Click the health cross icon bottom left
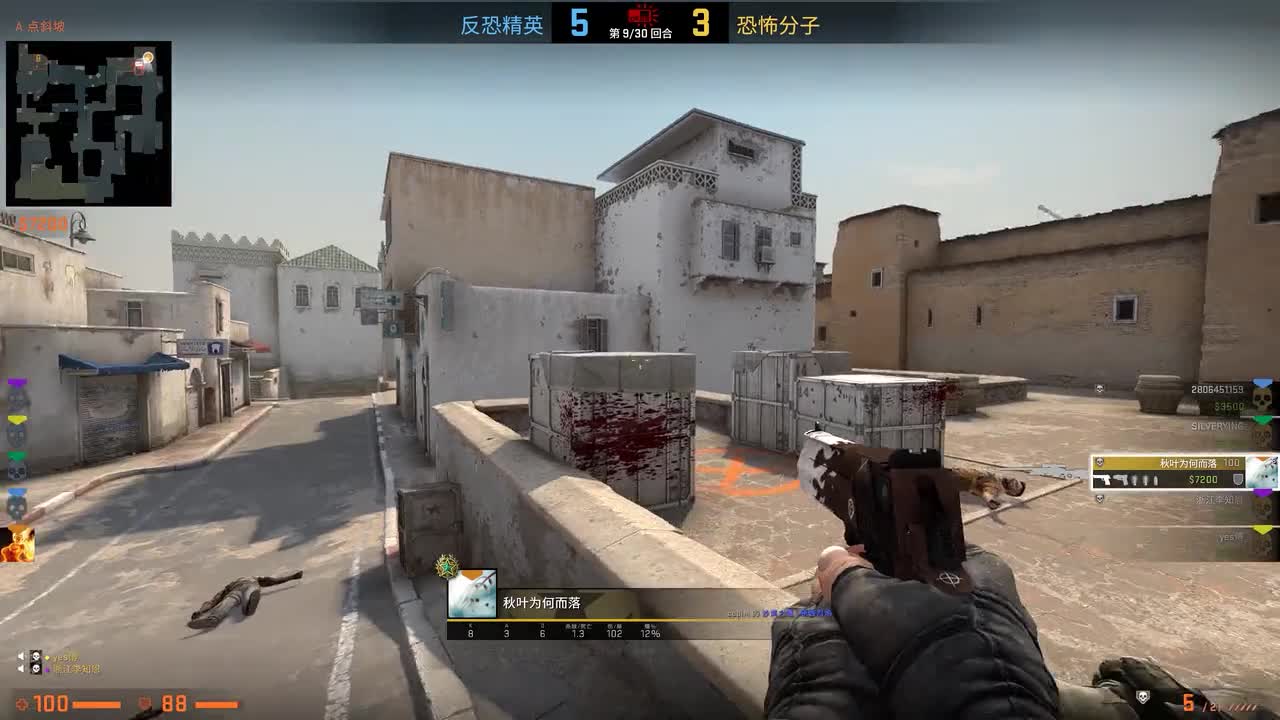Image resolution: width=1280 pixels, height=720 pixels. (x=24, y=704)
